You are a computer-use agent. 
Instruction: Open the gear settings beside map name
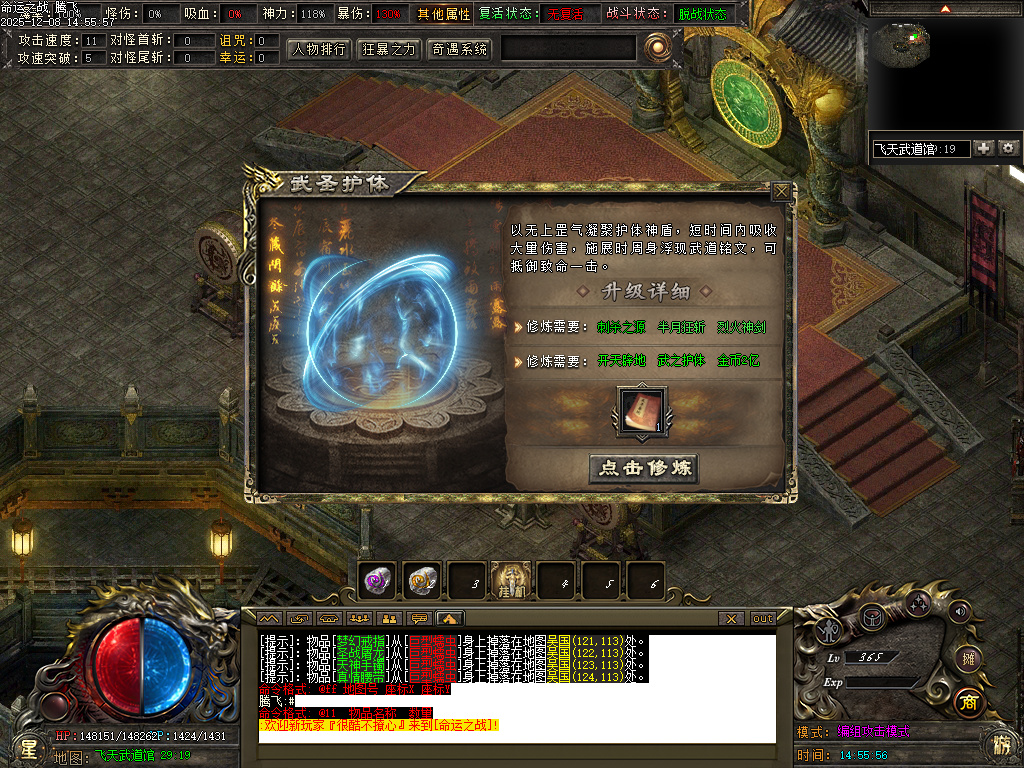pos(1008,148)
